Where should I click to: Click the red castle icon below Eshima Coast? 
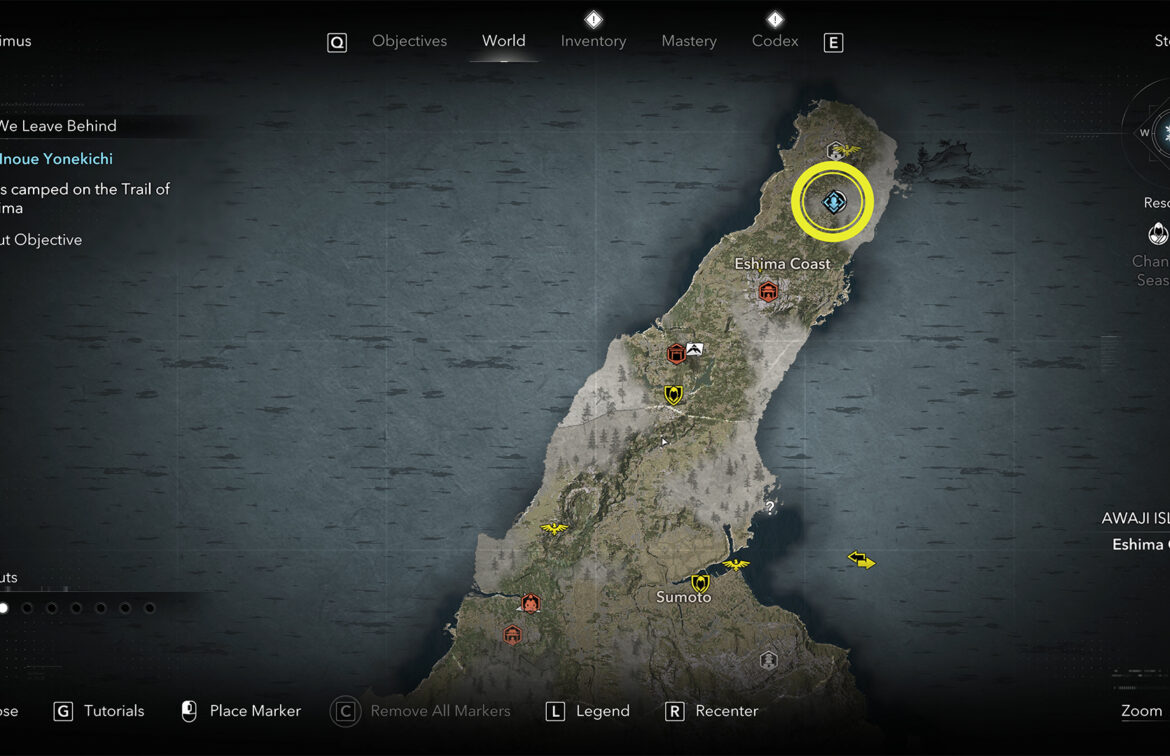(x=768, y=291)
